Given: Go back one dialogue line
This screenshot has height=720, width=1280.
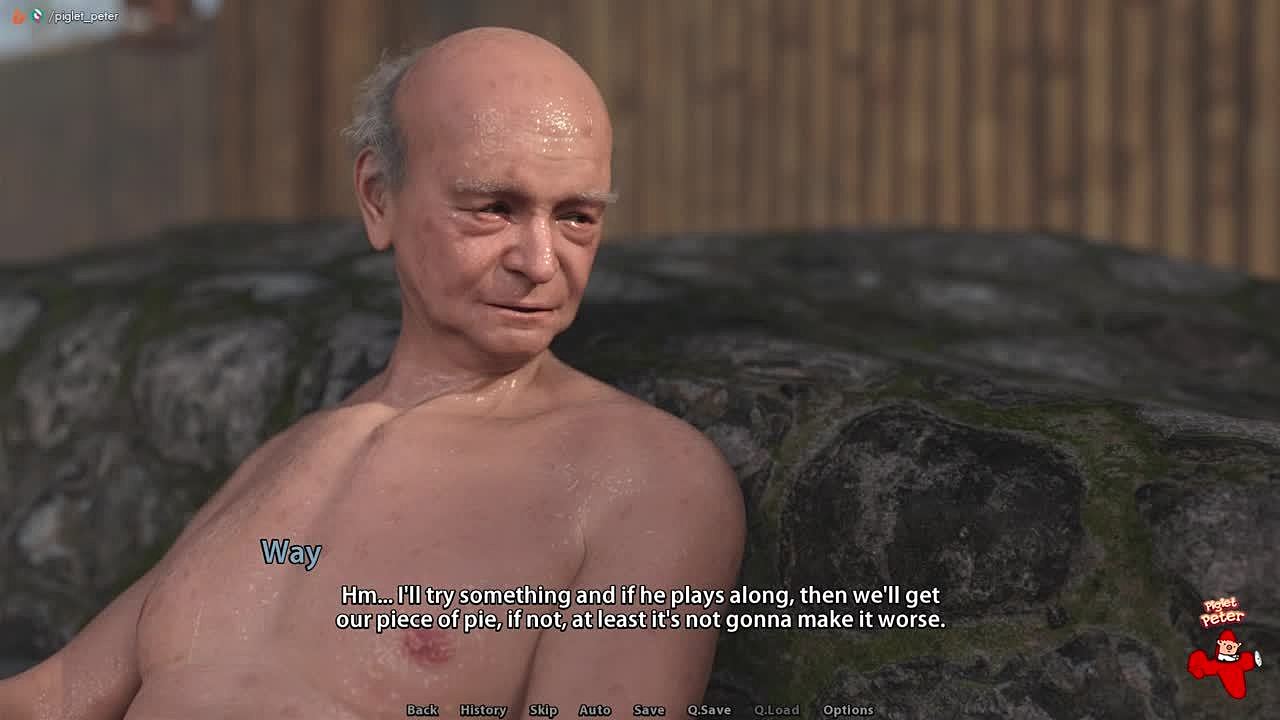Looking at the screenshot, I should [422, 710].
